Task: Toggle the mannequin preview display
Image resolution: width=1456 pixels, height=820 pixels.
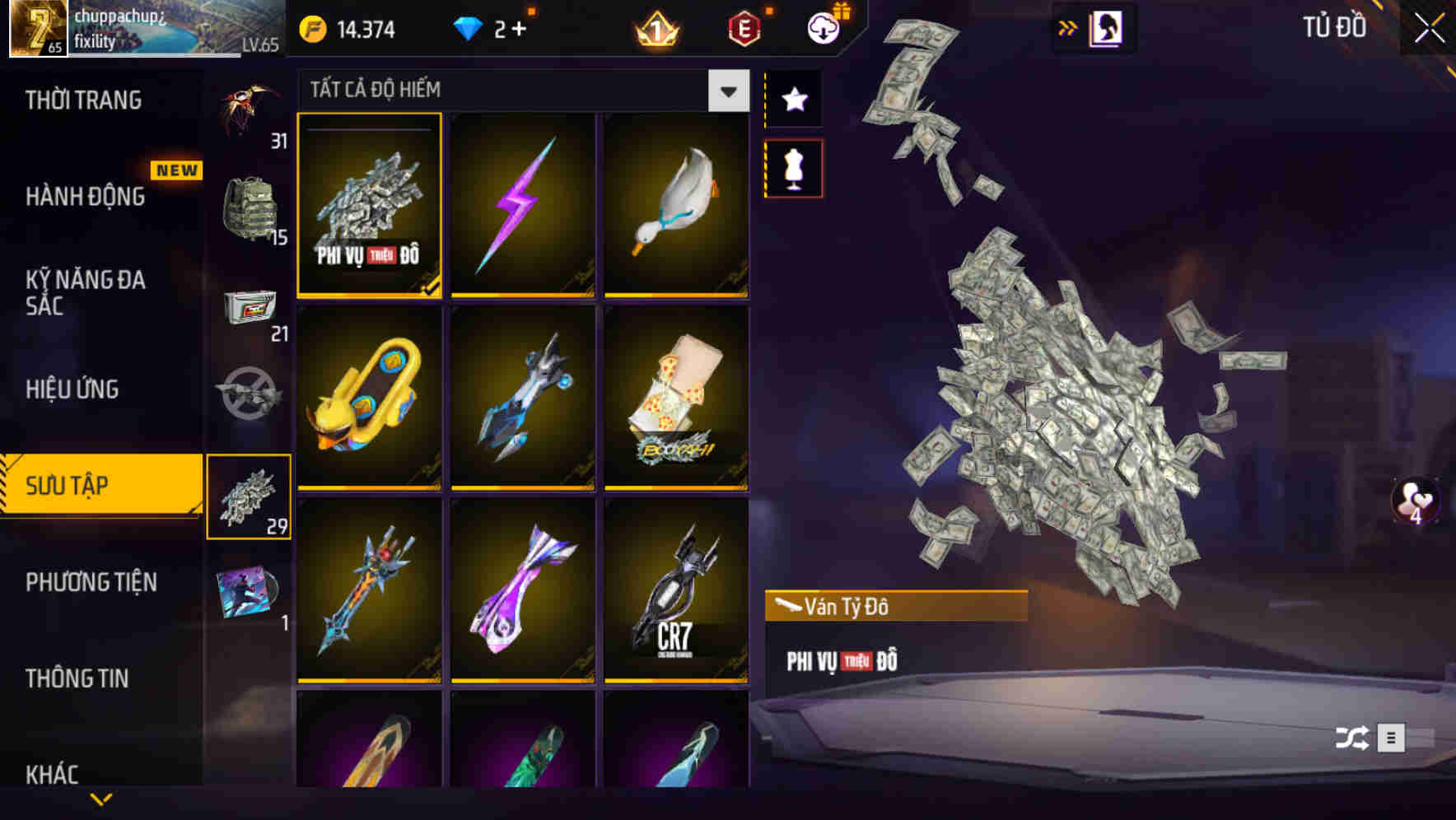Action: click(793, 167)
